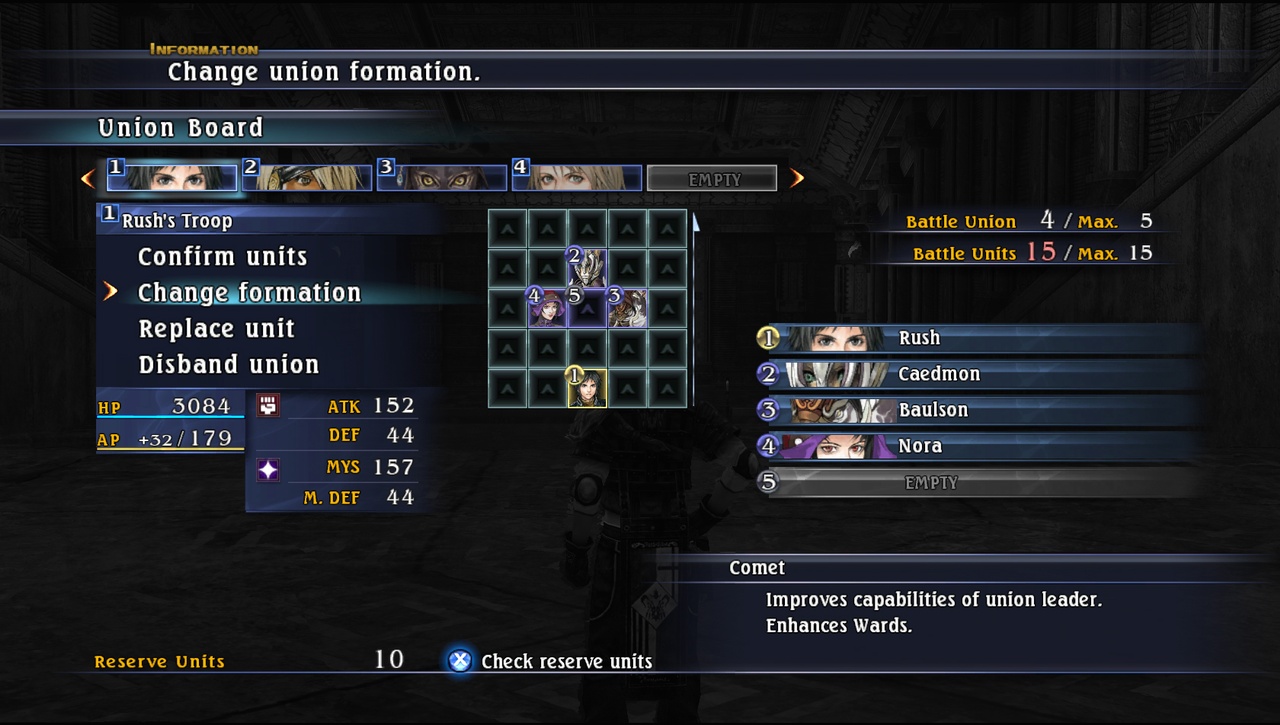This screenshot has height=725, width=1280.
Task: Select Baulson in the unit list
Action: coord(932,410)
